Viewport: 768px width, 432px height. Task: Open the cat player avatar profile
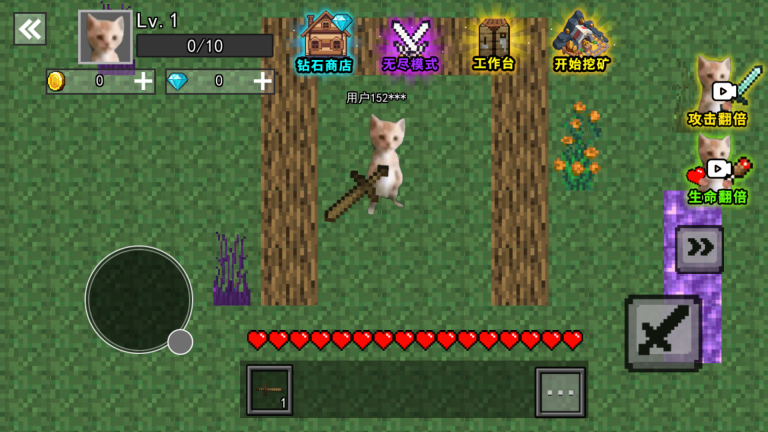(105, 37)
